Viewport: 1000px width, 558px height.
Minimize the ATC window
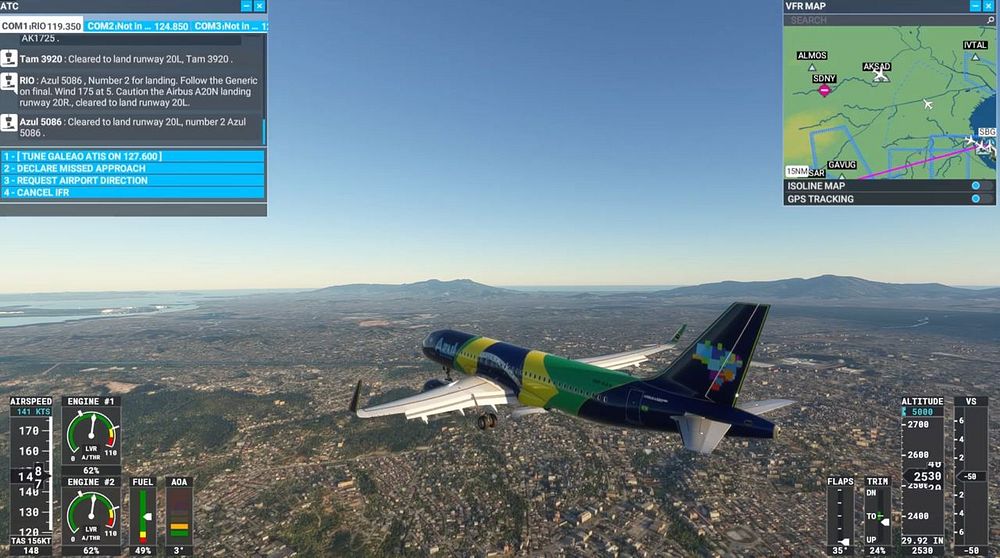click(246, 6)
